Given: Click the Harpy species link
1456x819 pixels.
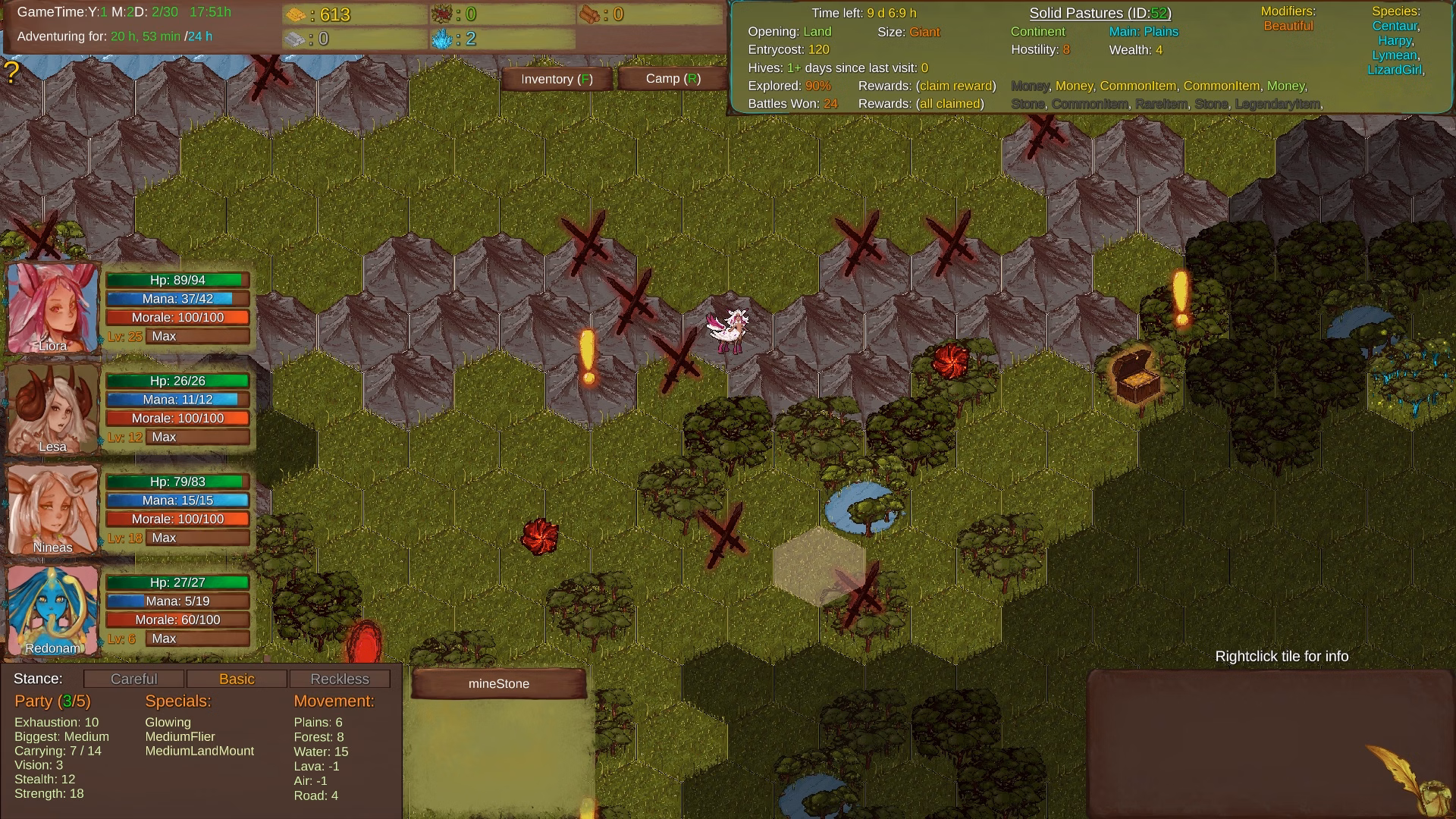Looking at the screenshot, I should point(1395,40).
